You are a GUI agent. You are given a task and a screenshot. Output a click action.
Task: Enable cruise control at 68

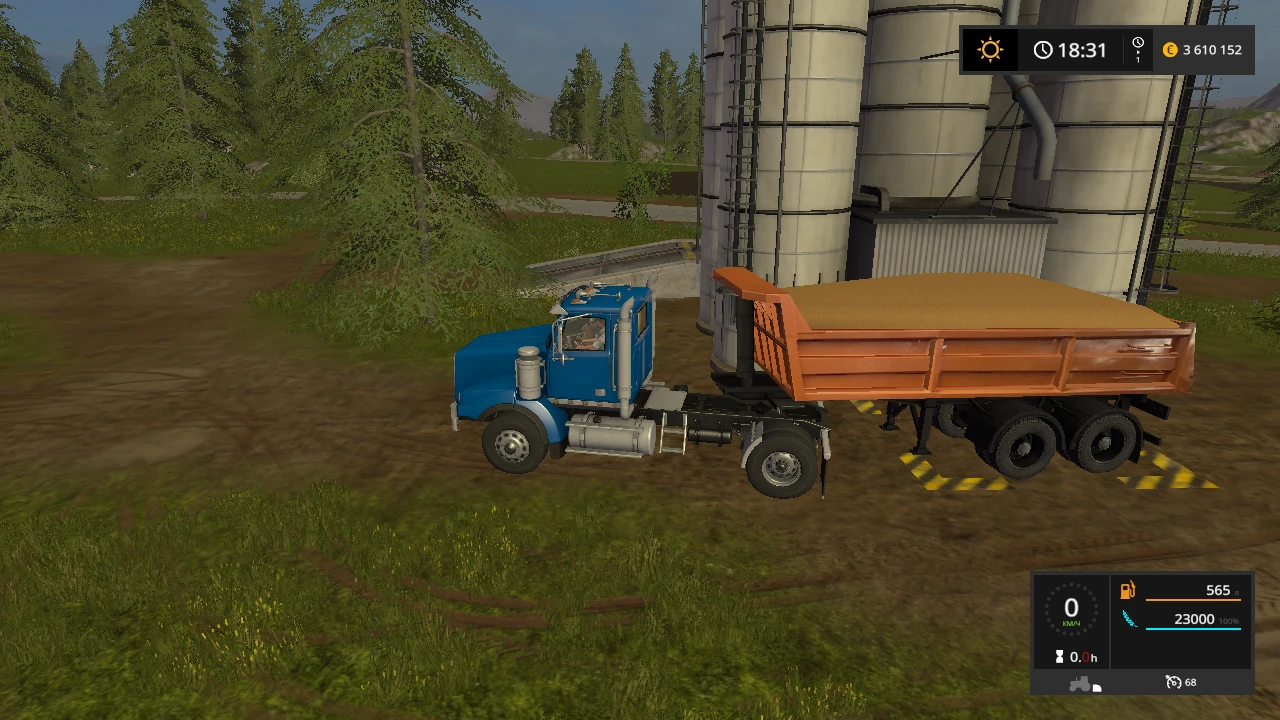(x=1189, y=682)
